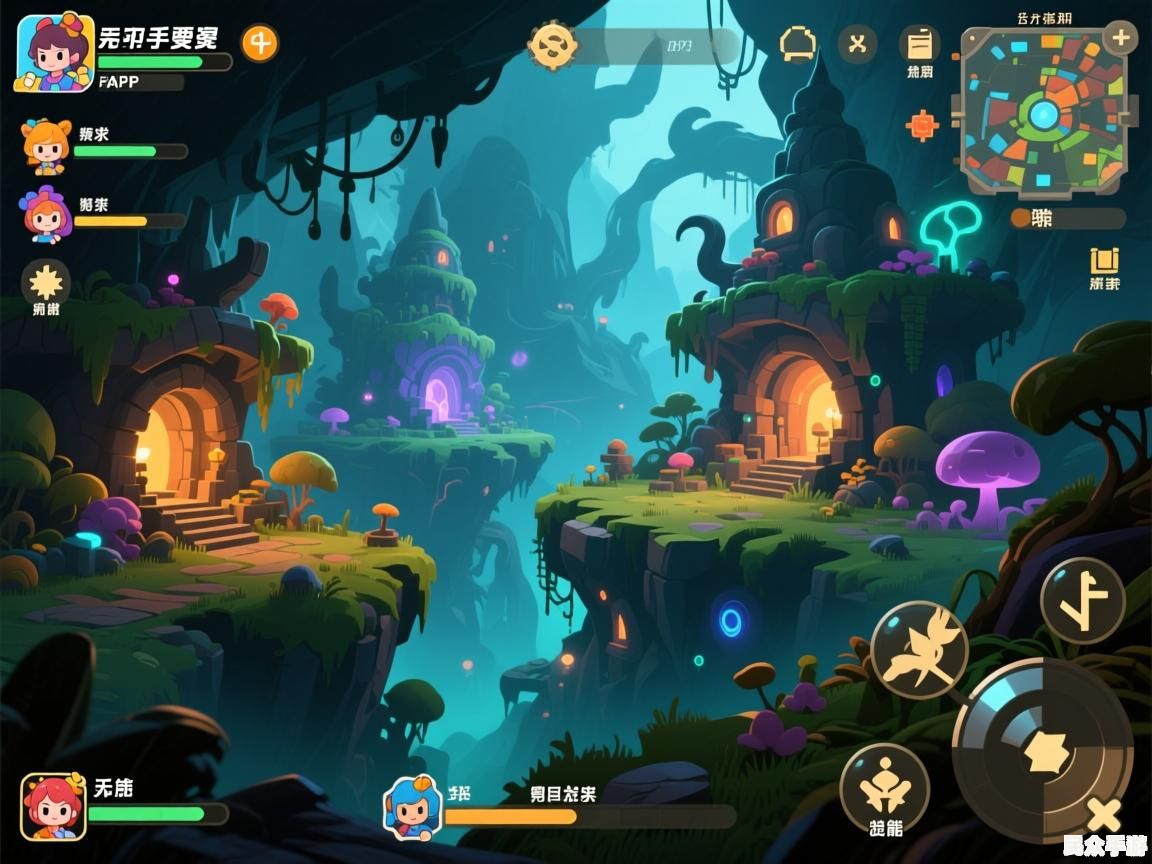
Task: Tap the orange plus button beside player name
Action: 260,43
